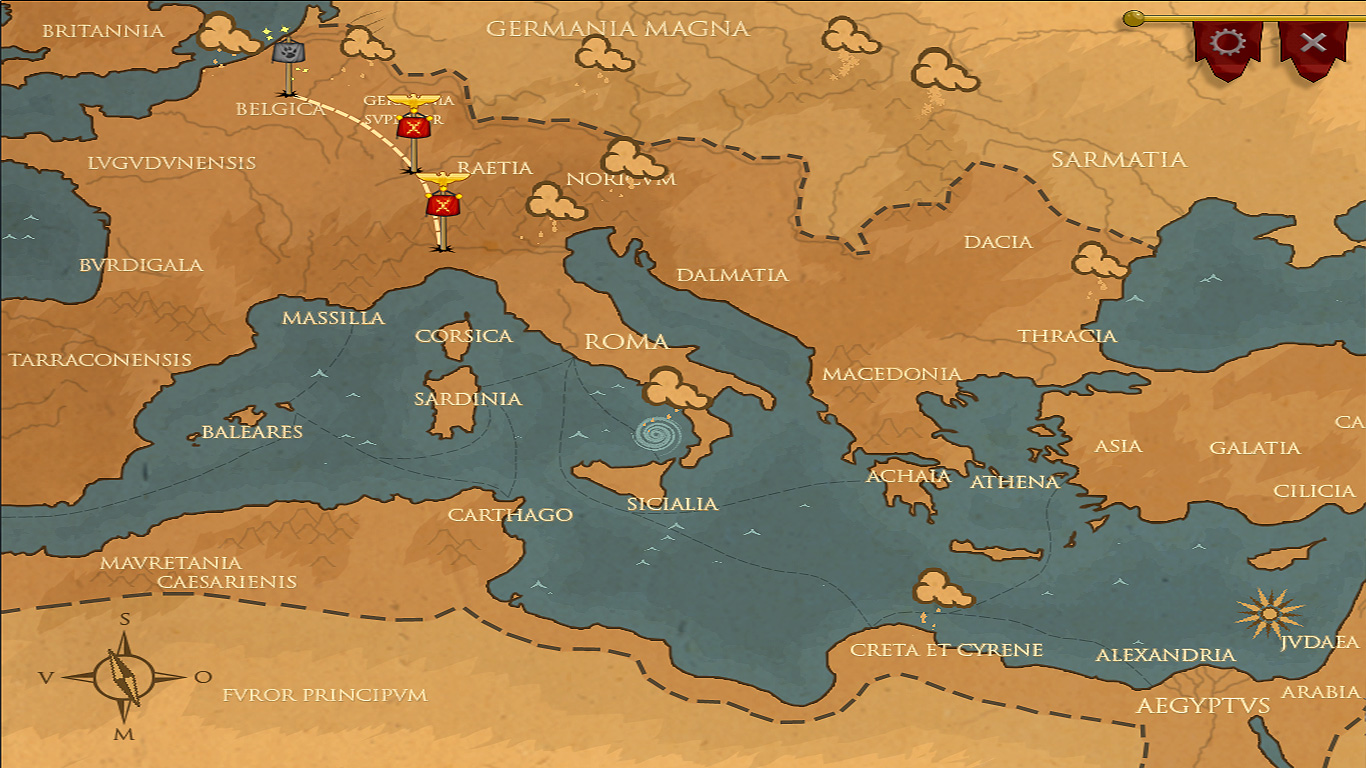Select the Roma province label
The height and width of the screenshot is (768, 1366).
629,341
